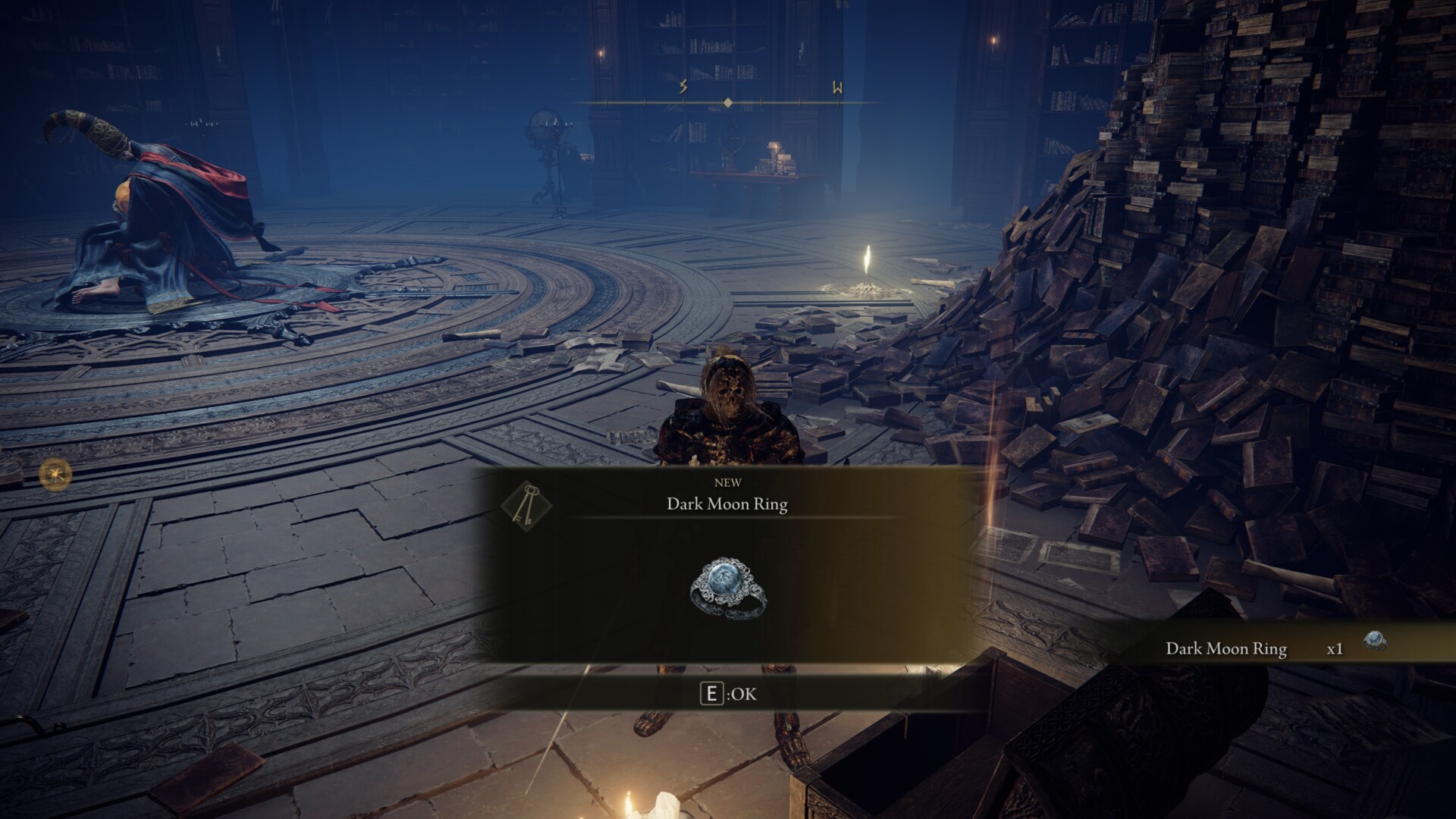
Task: Click the crossed keys item category icon
Action: tap(526, 504)
